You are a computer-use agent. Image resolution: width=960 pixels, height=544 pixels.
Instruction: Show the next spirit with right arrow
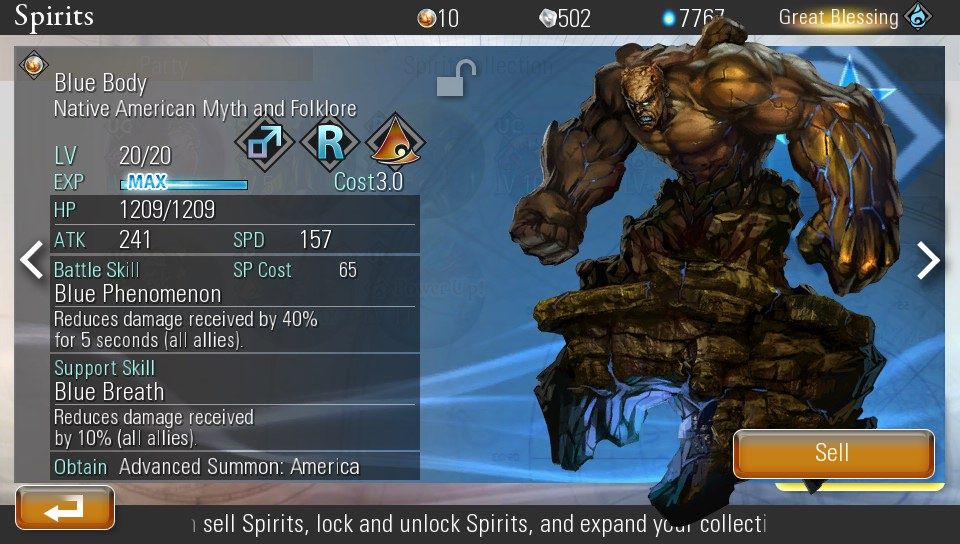coord(929,260)
